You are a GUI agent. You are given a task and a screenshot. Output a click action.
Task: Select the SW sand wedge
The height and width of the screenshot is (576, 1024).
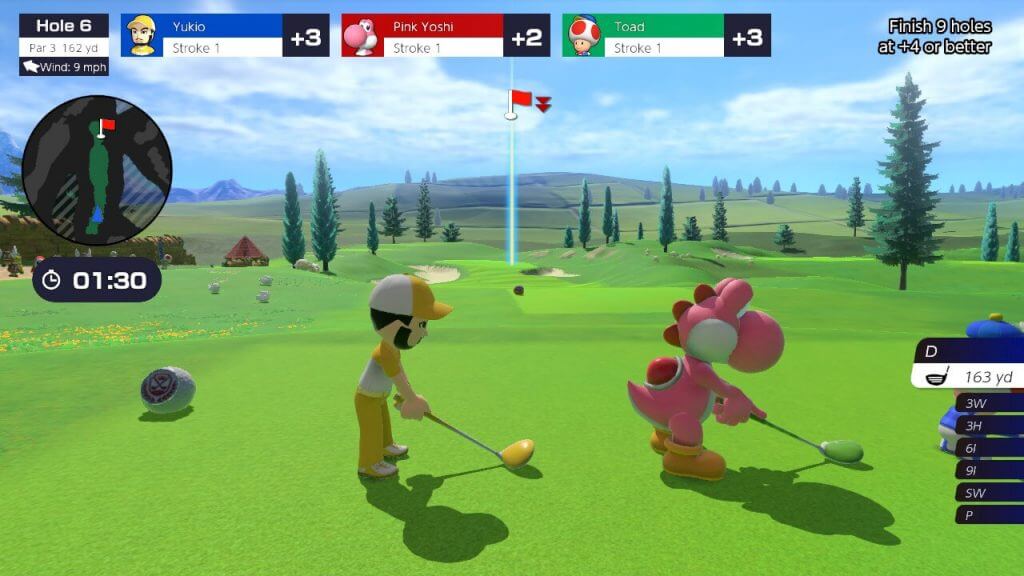(x=988, y=492)
